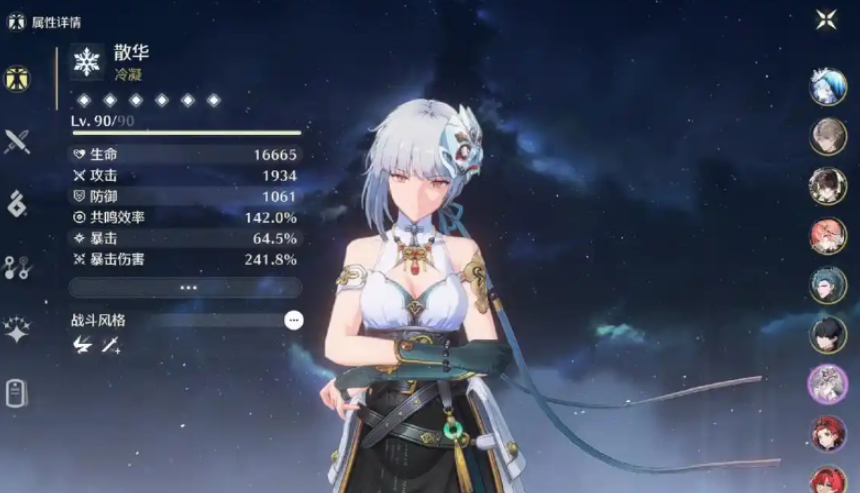Close the attribute details screen

[x=826, y=19]
